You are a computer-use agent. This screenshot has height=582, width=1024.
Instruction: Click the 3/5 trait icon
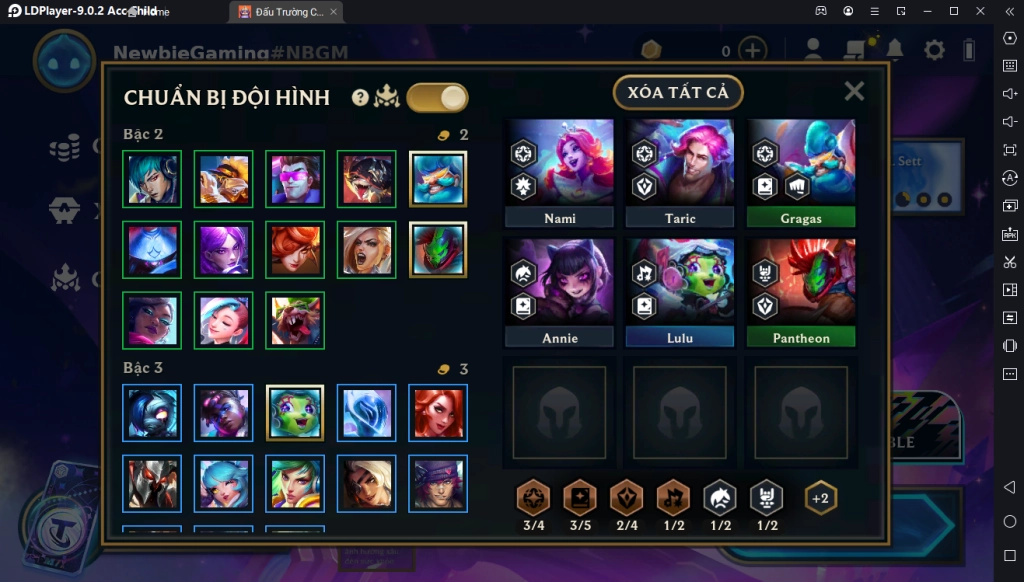[580, 497]
